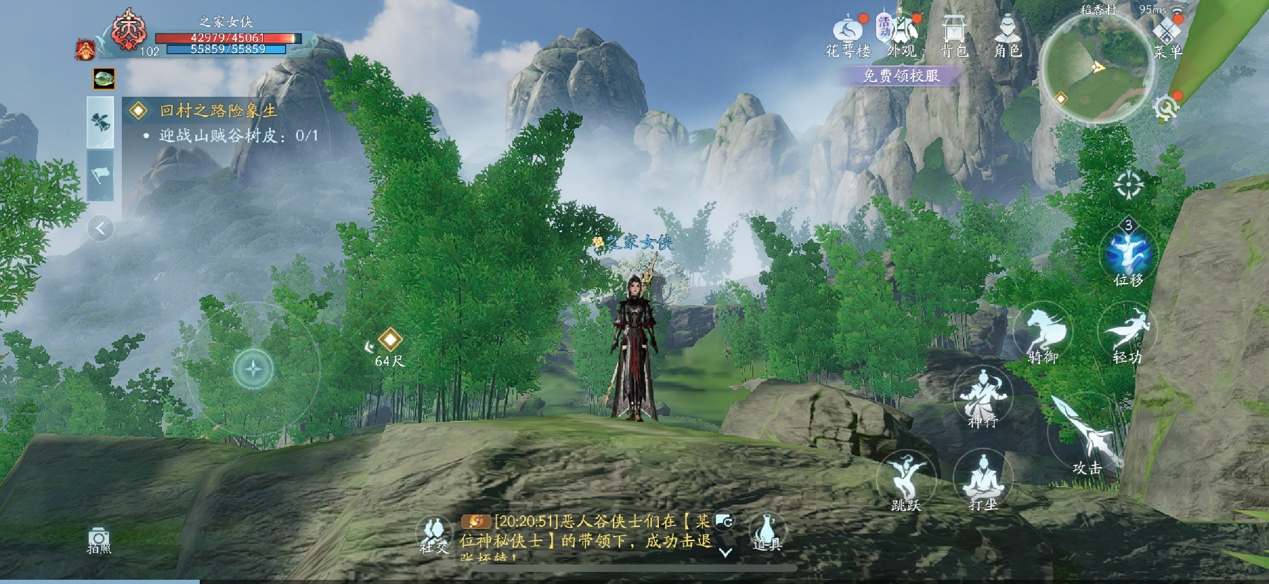Screen dimensions: 1269x584
Task: Use the 神行 fast travel skill
Action: tap(982, 396)
